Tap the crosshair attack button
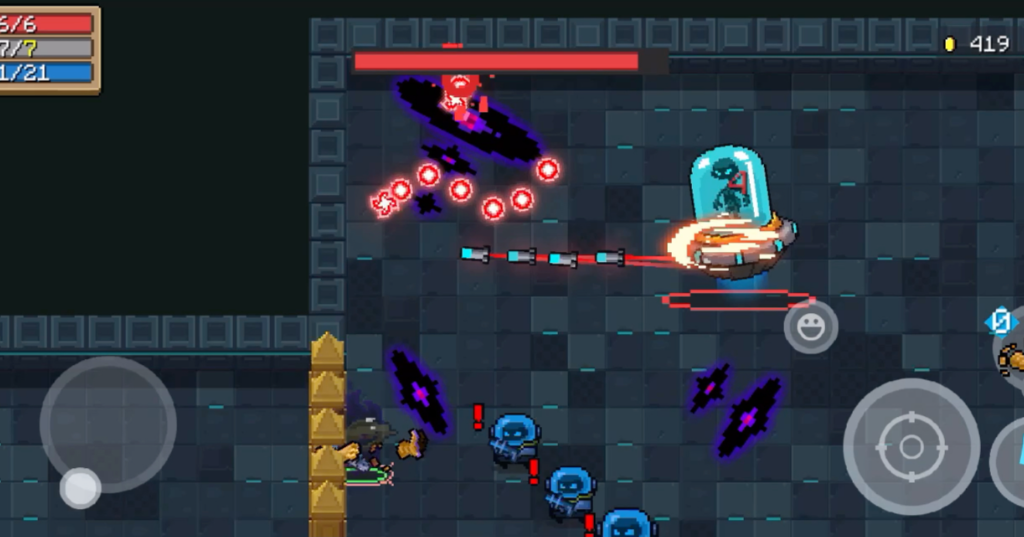Screen dimensions: 1024x537 (910, 446)
